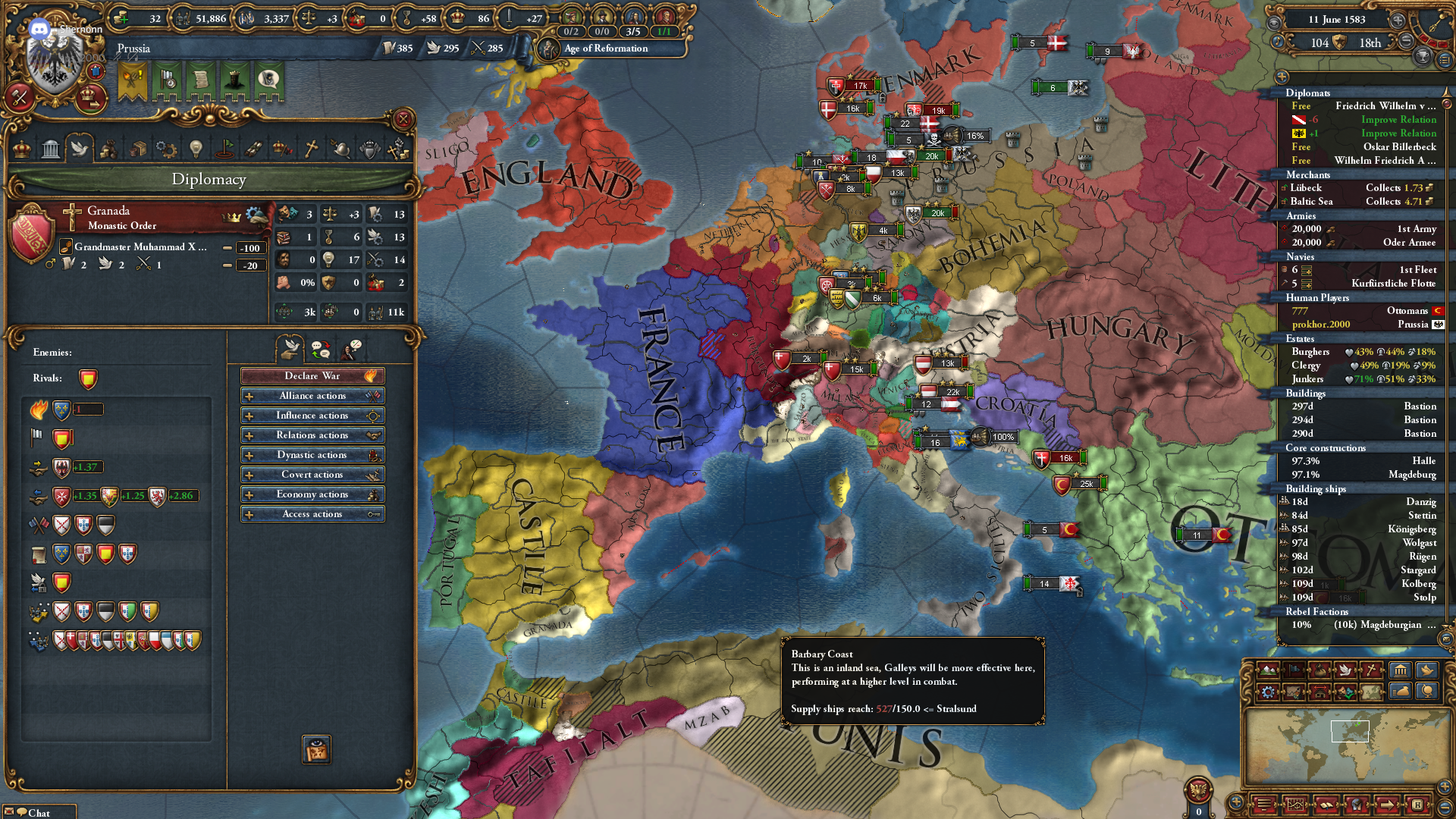This screenshot has width=1456, height=819.
Task: Open the Ideas panel via the lightbulb icon
Action: (196, 149)
